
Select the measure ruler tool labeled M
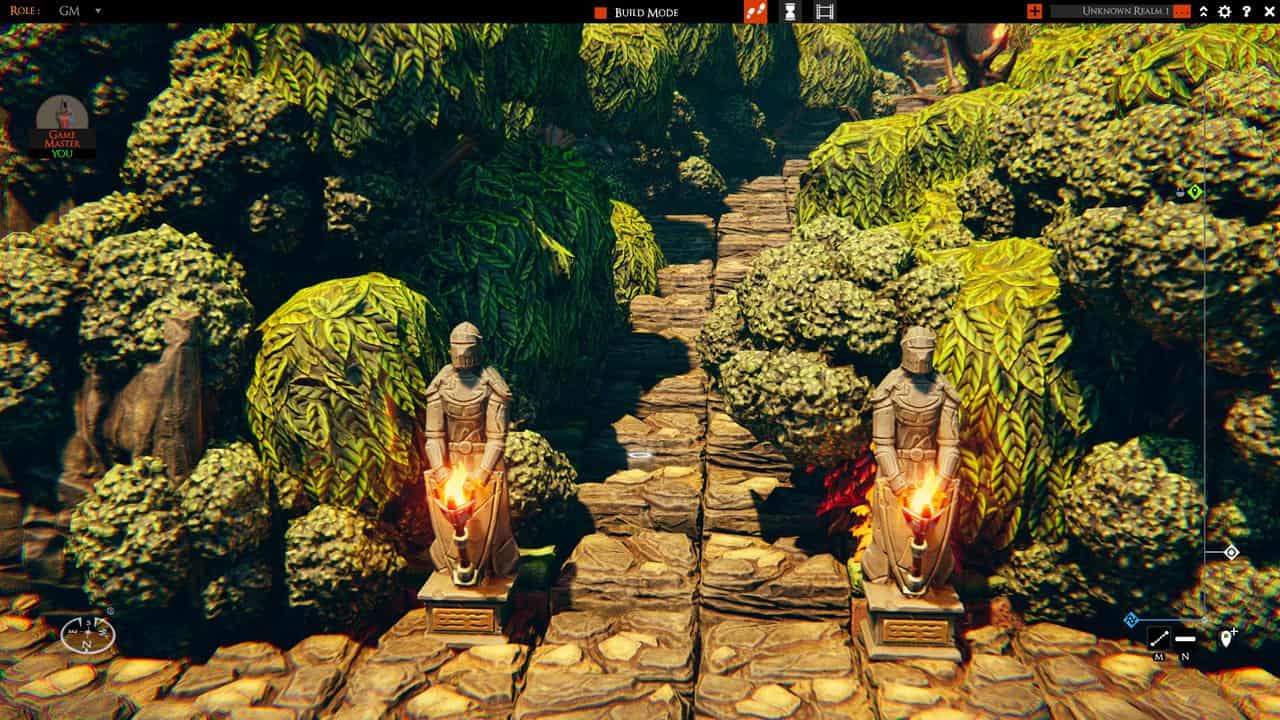pos(1160,636)
